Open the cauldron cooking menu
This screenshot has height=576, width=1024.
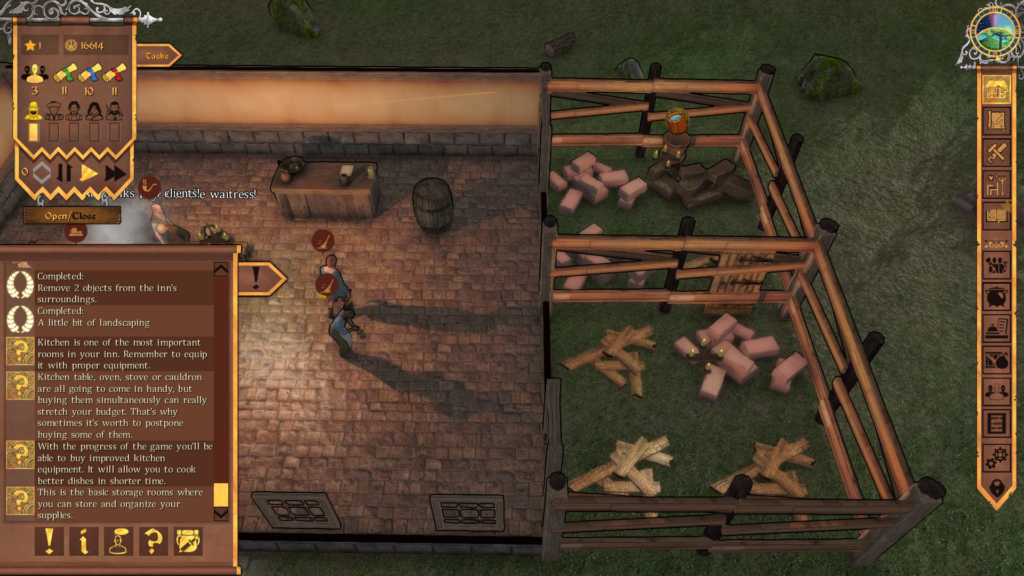[x=995, y=297]
